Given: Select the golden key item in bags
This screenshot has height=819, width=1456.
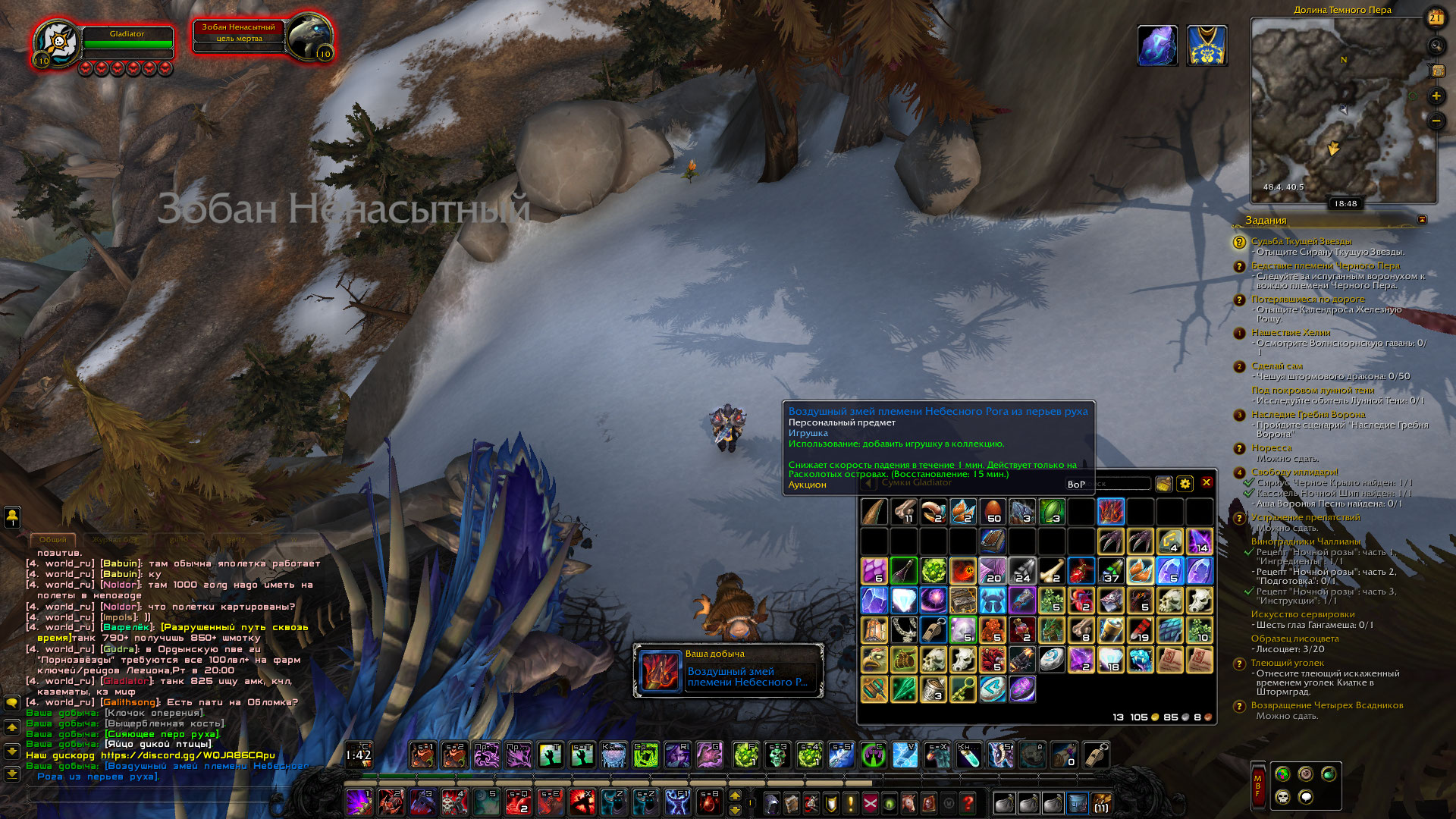Looking at the screenshot, I should [x=963, y=689].
